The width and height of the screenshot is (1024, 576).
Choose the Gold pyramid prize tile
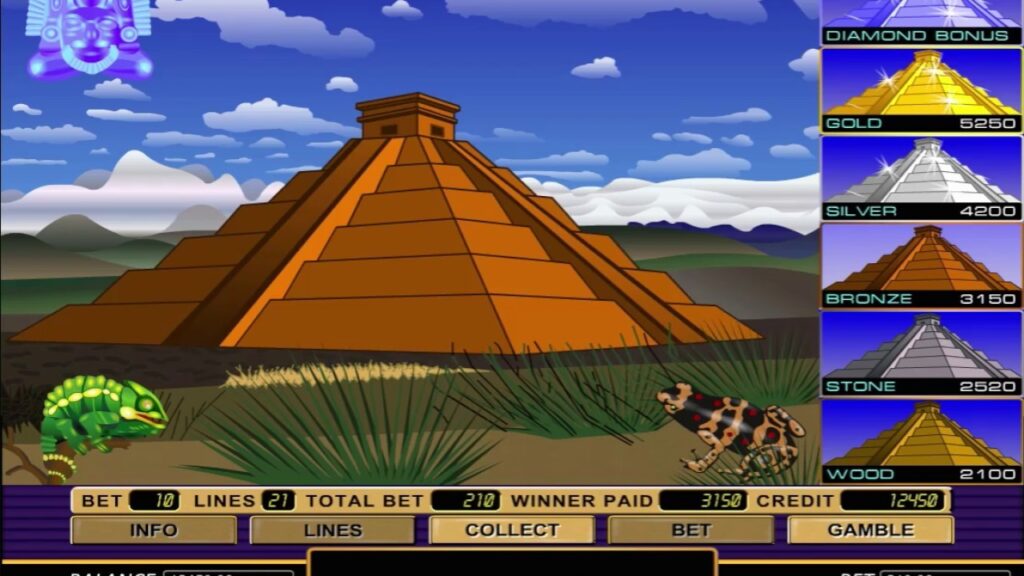(x=921, y=90)
